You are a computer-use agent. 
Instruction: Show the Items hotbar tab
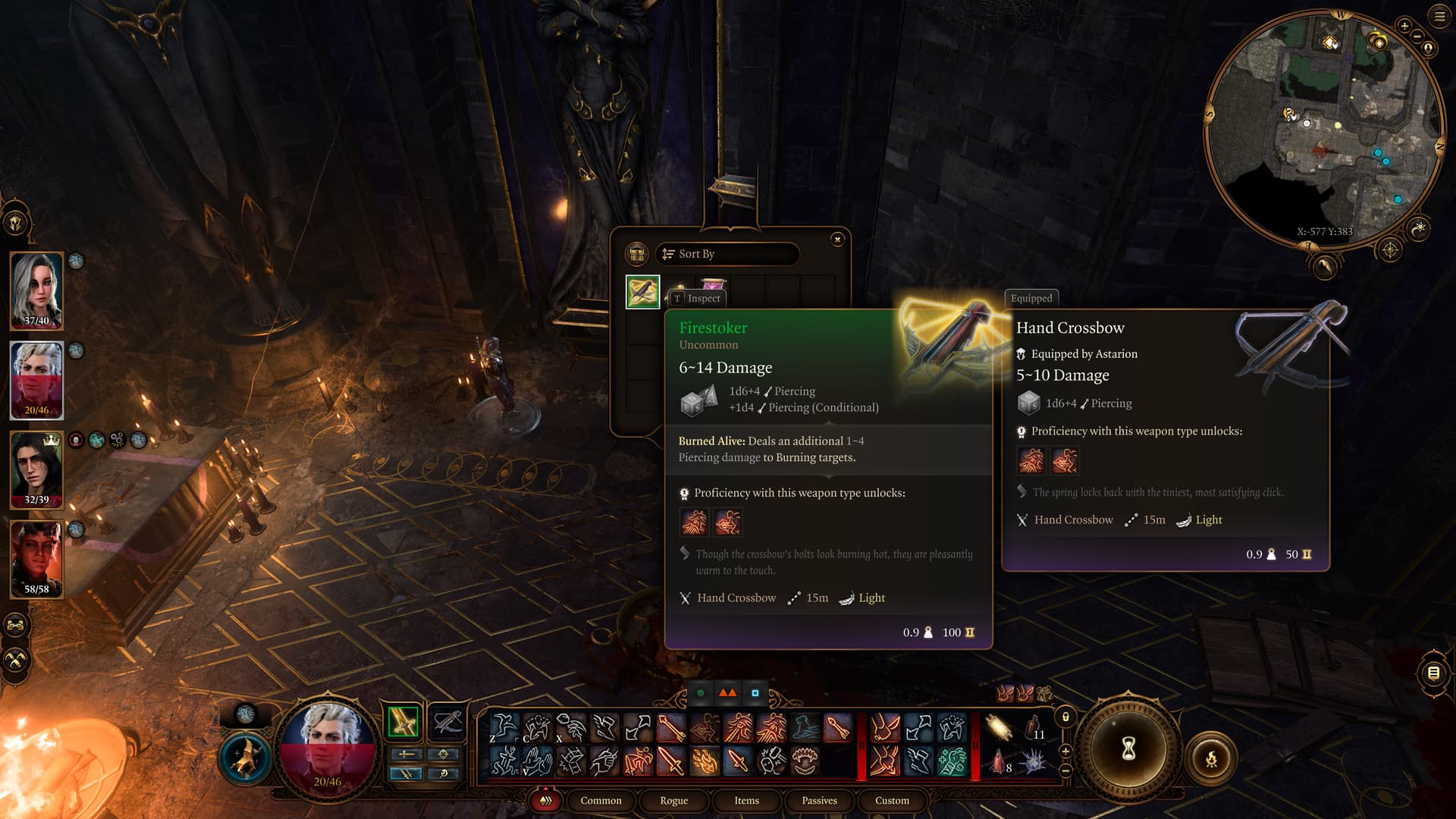click(746, 801)
